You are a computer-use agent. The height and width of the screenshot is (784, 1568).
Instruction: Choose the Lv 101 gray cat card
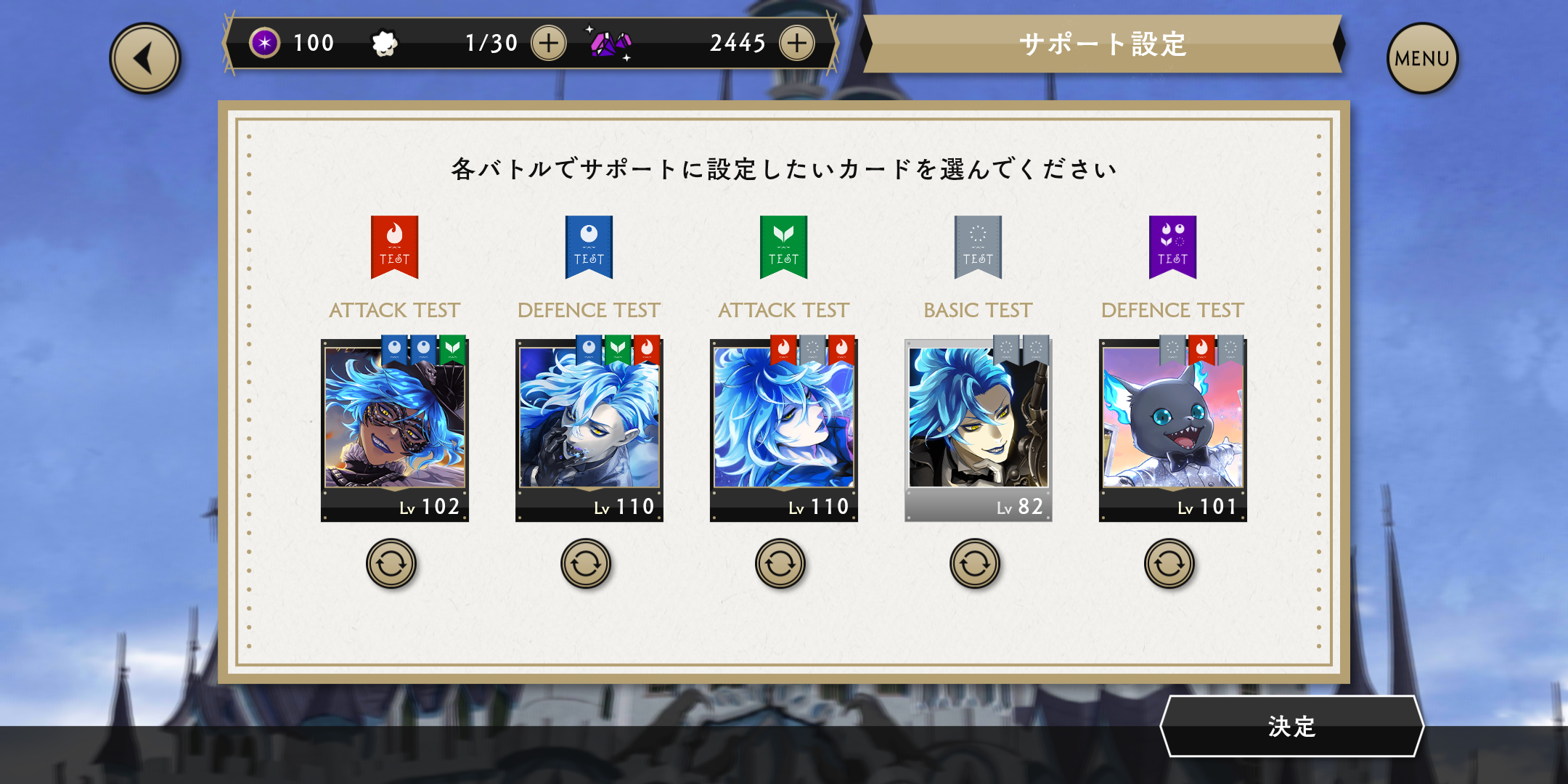1172,428
